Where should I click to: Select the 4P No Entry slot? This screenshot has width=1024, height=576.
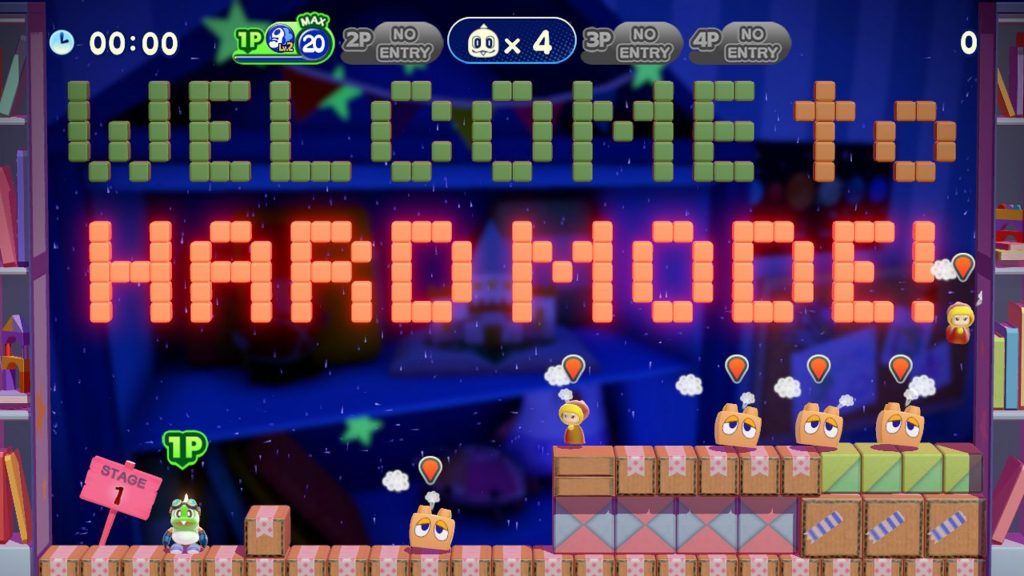coord(739,42)
